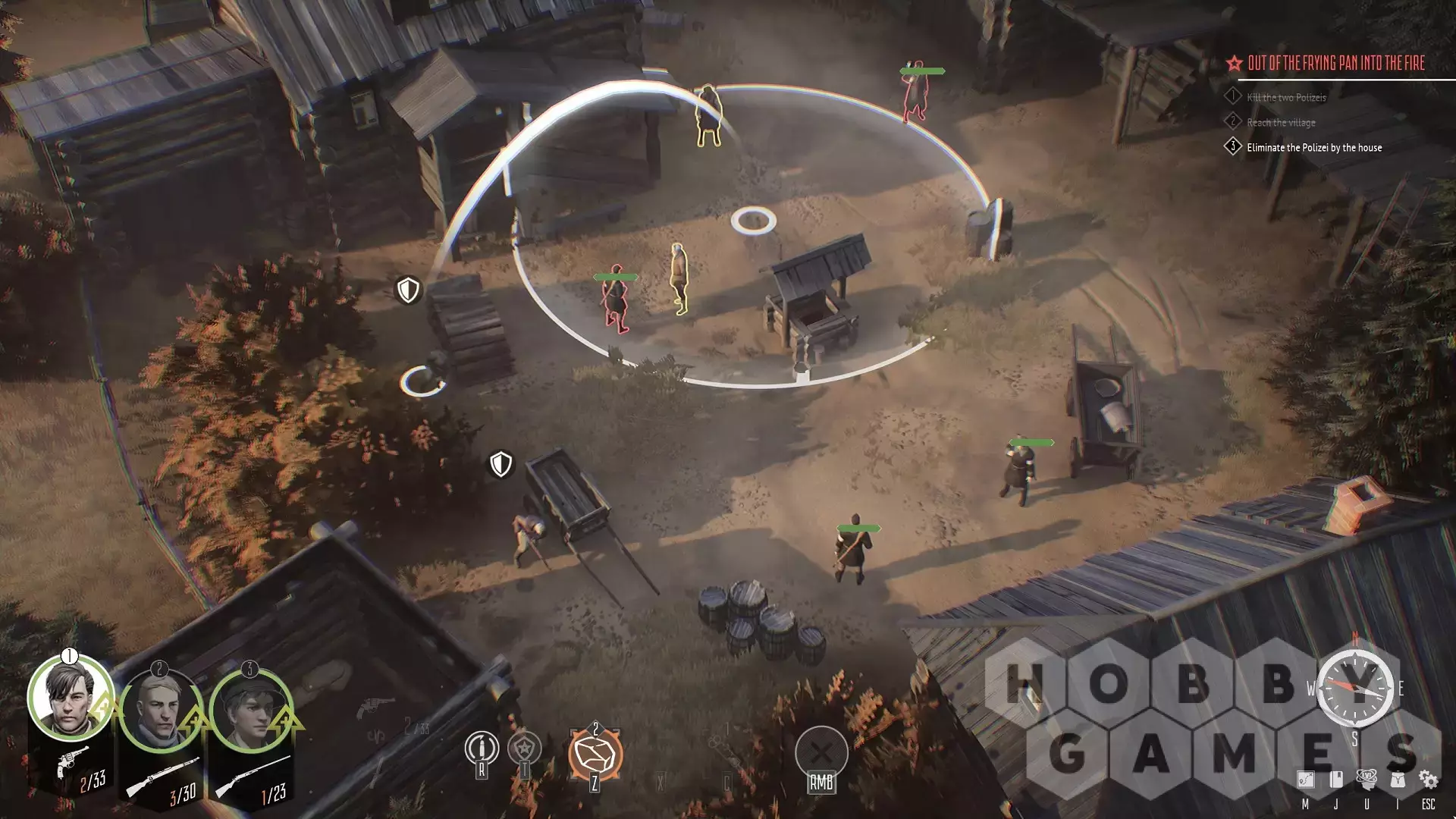Activate the reload bullet ability

[x=482, y=748]
